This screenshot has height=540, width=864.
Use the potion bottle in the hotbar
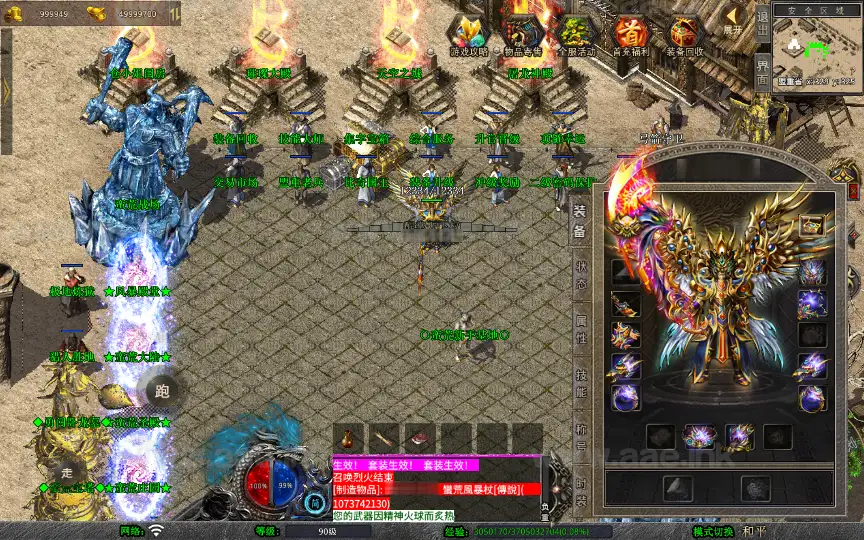347,438
